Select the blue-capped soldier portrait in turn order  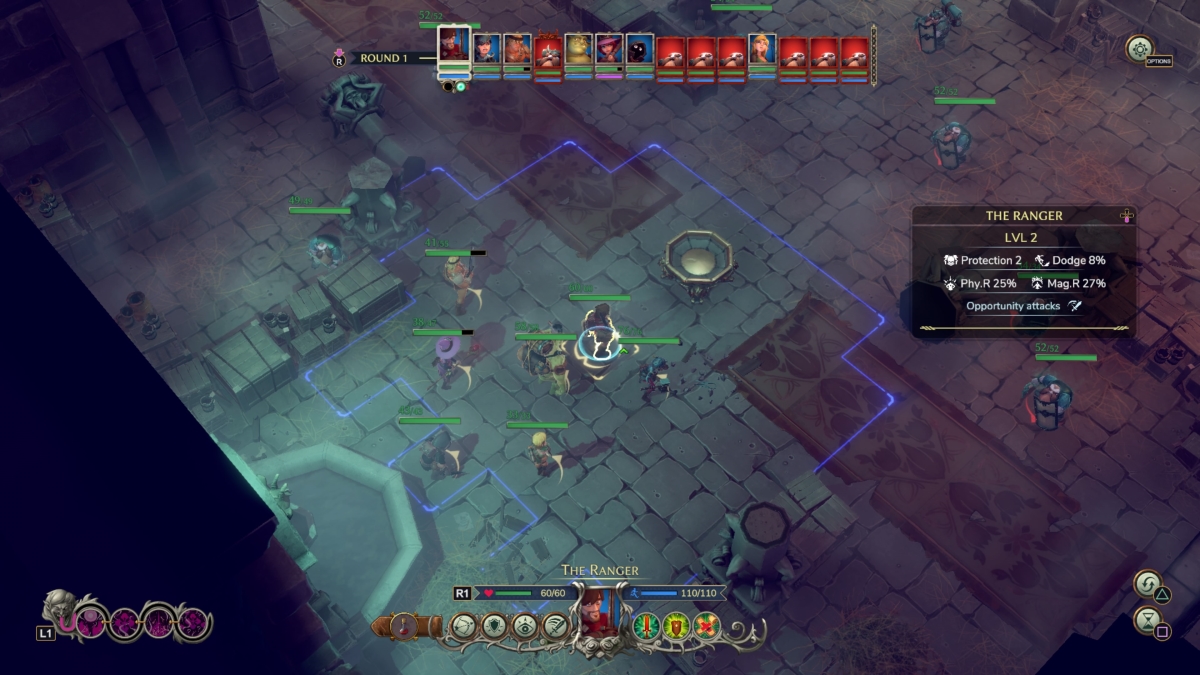[x=487, y=49]
